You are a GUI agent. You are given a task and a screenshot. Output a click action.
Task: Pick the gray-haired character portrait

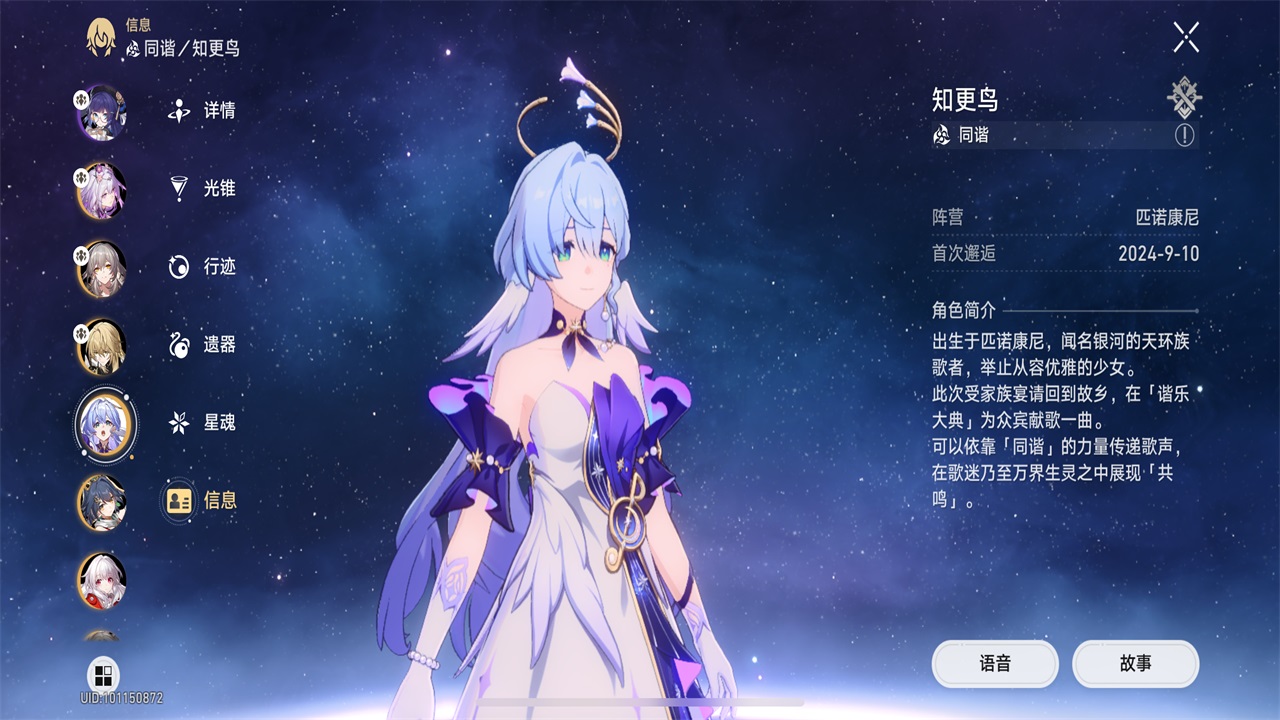point(102,268)
